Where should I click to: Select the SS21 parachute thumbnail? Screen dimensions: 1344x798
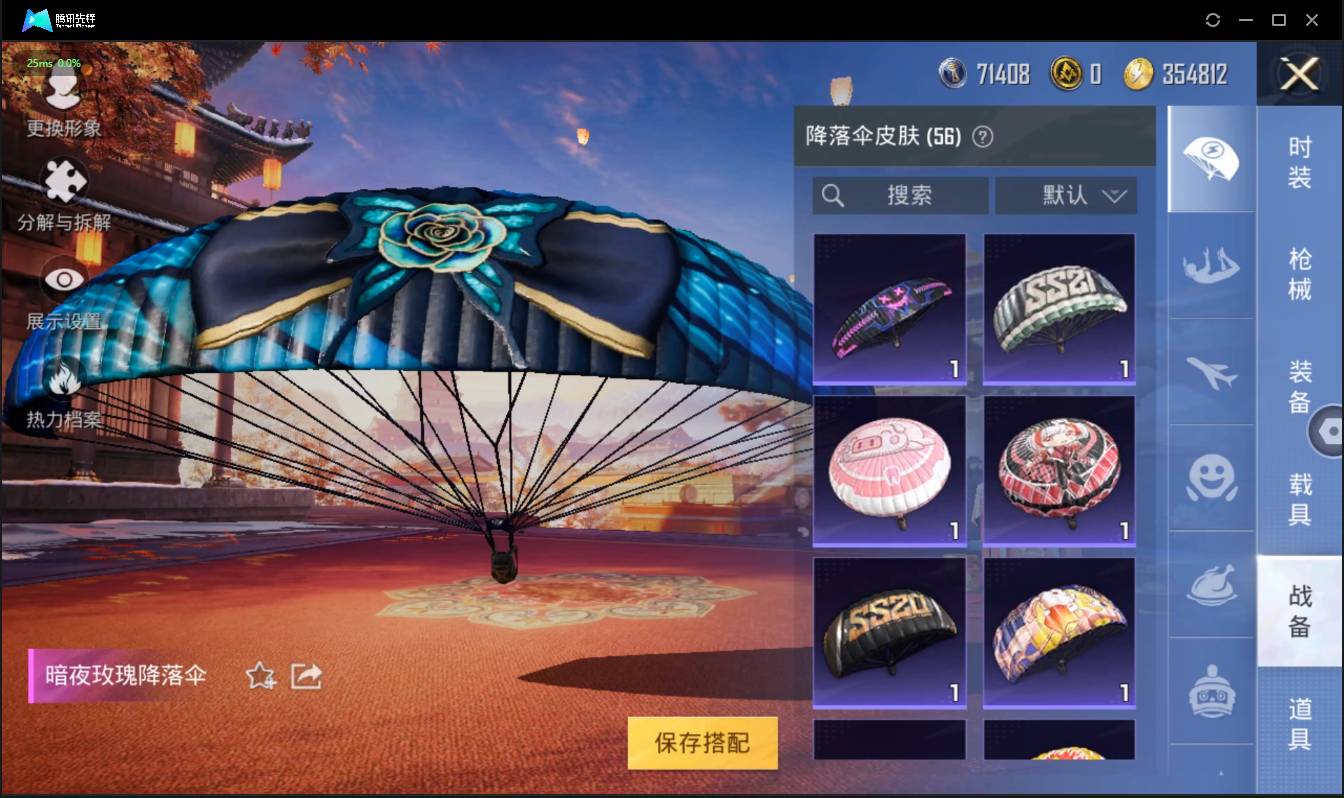tap(1059, 308)
